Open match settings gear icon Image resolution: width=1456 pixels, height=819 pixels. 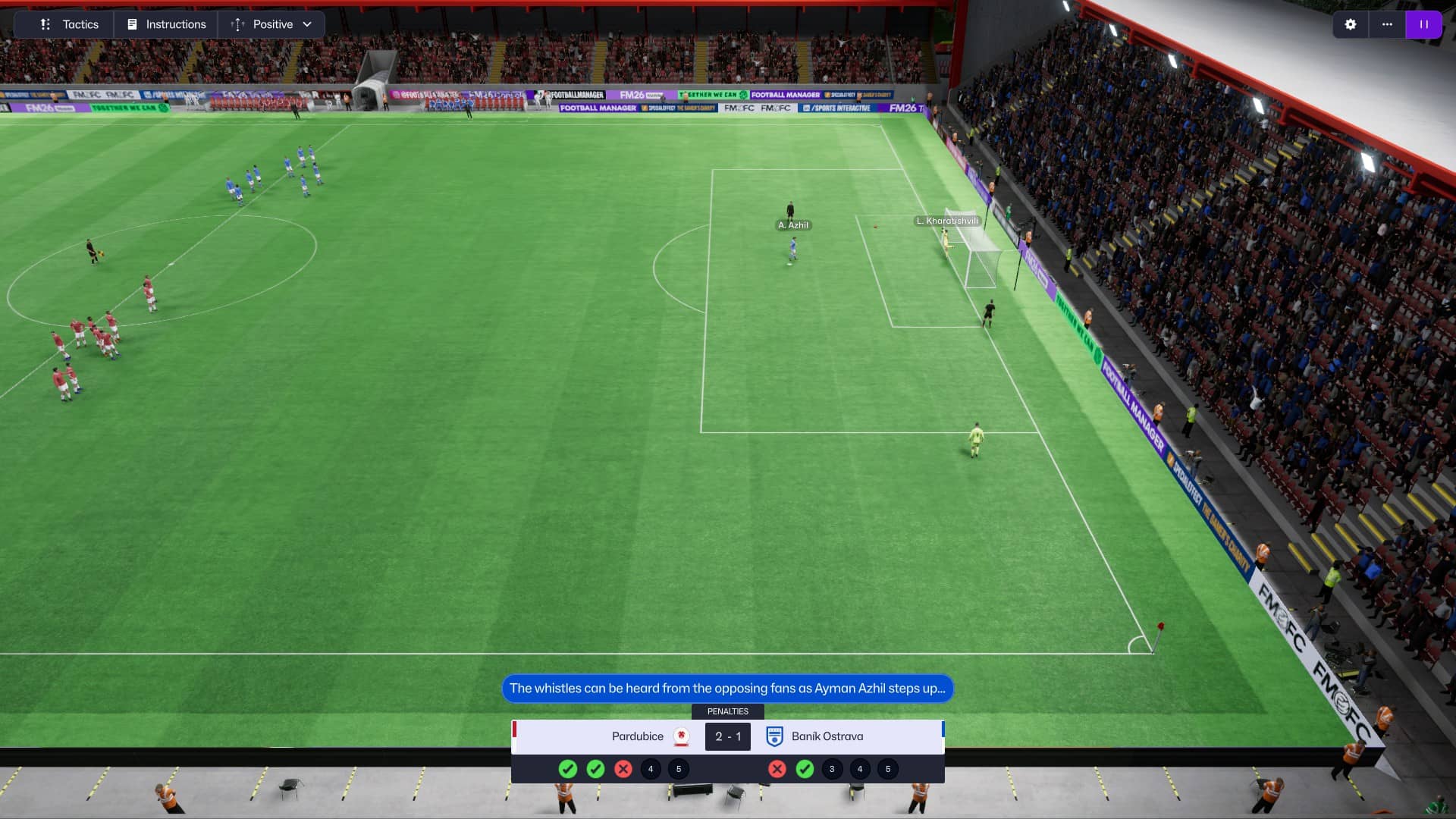point(1351,24)
